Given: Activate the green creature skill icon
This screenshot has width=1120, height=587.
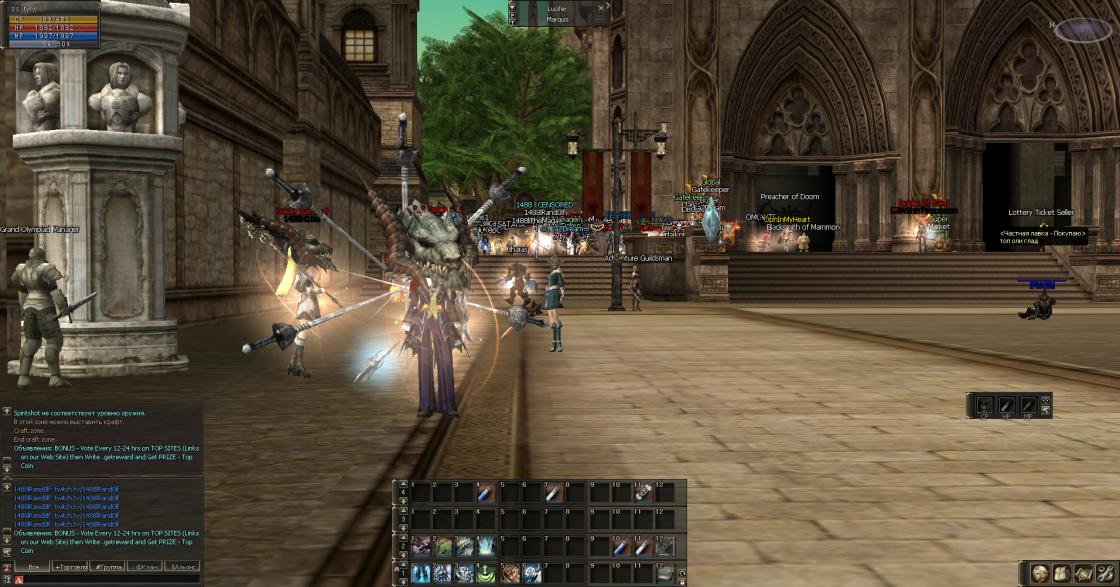Looking at the screenshot, I should pos(443,546).
